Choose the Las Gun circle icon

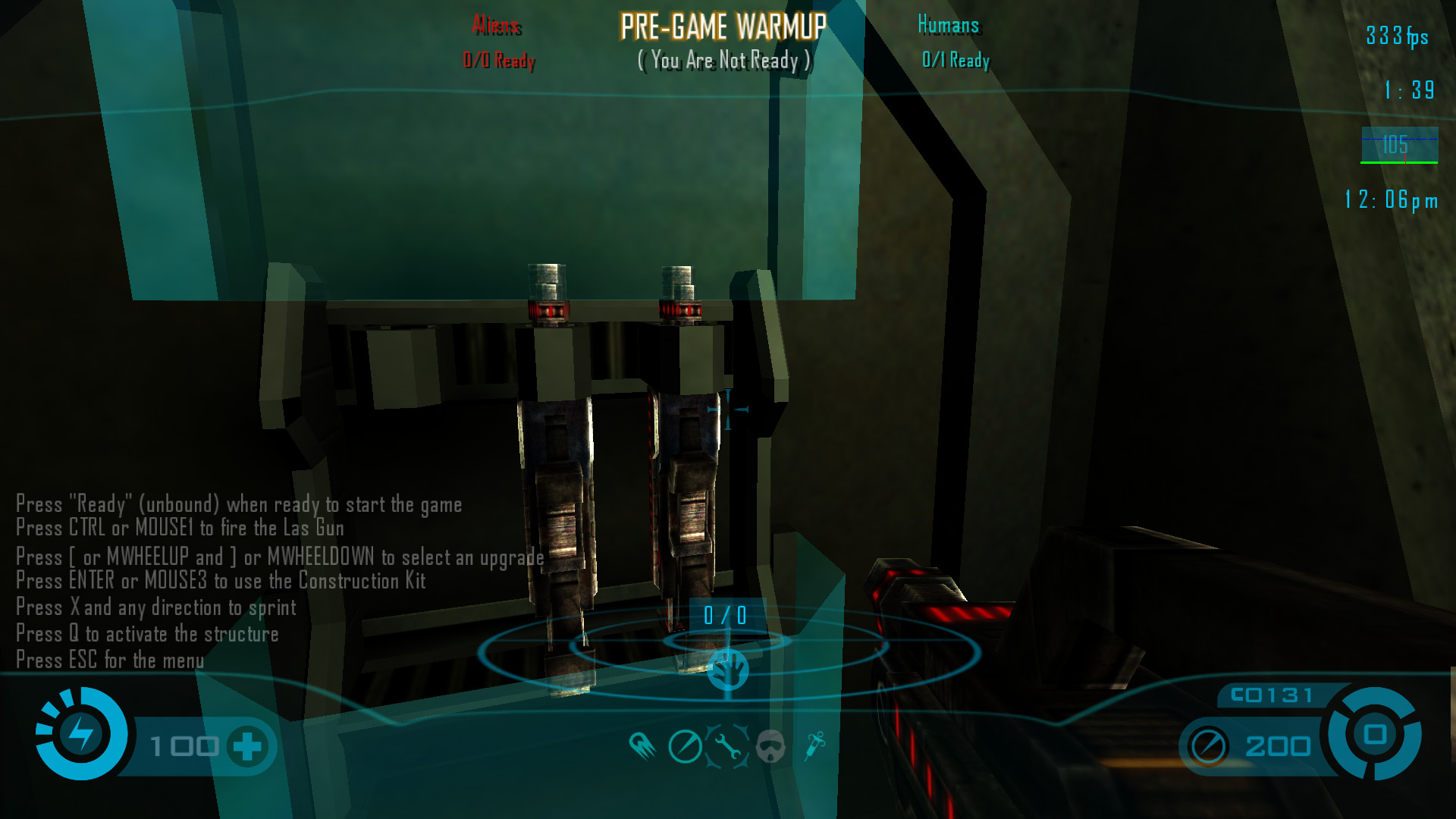685,746
